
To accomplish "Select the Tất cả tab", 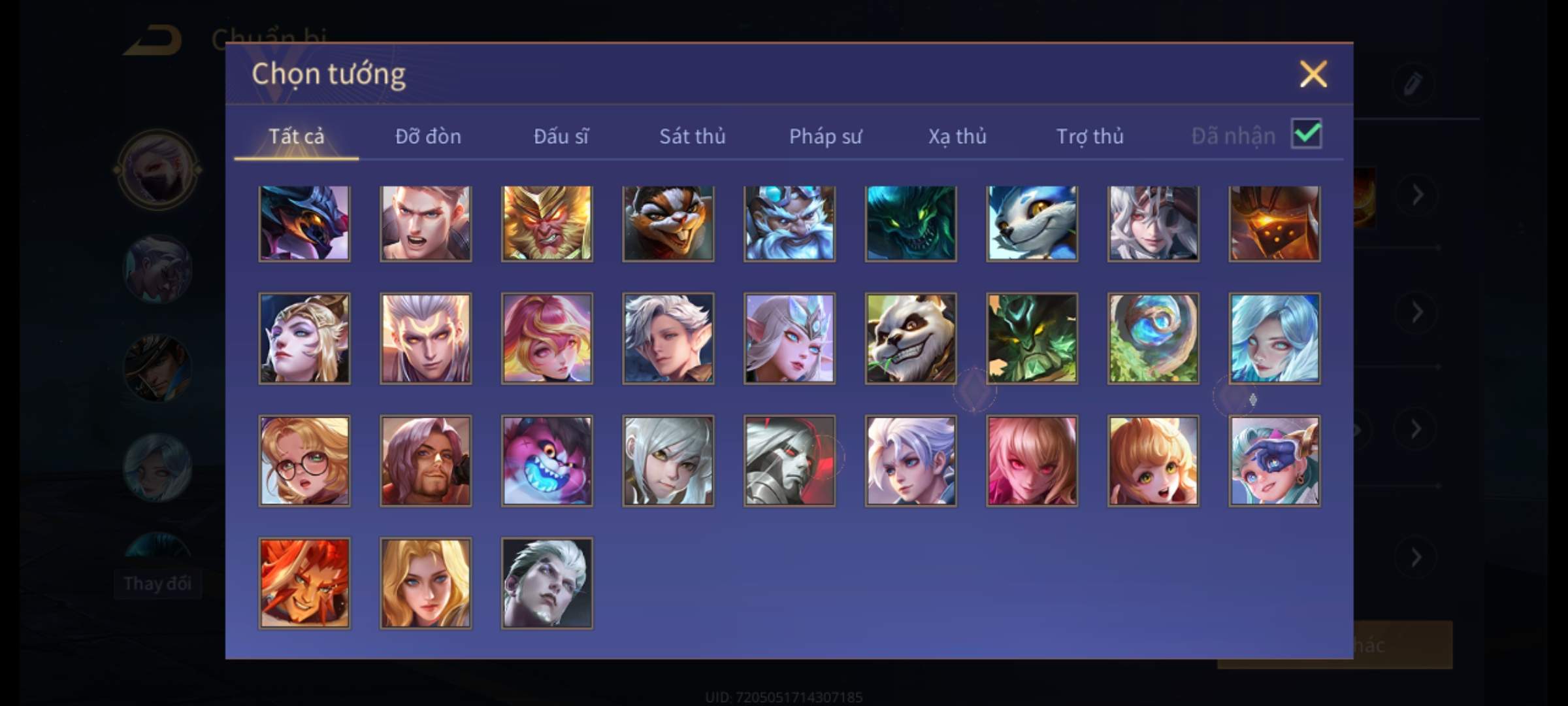I will (x=296, y=136).
